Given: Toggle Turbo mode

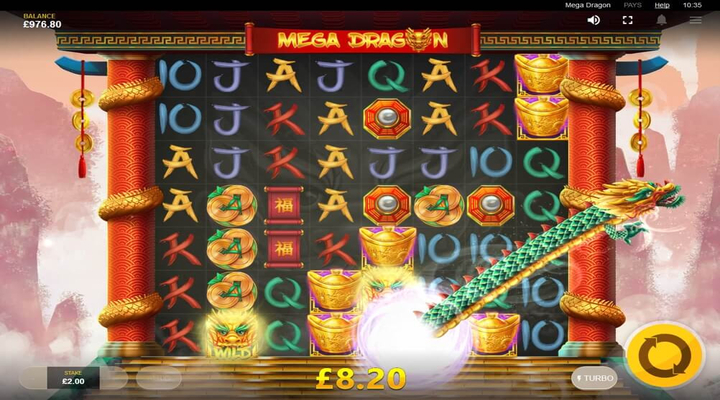Looking at the screenshot, I should click(594, 378).
